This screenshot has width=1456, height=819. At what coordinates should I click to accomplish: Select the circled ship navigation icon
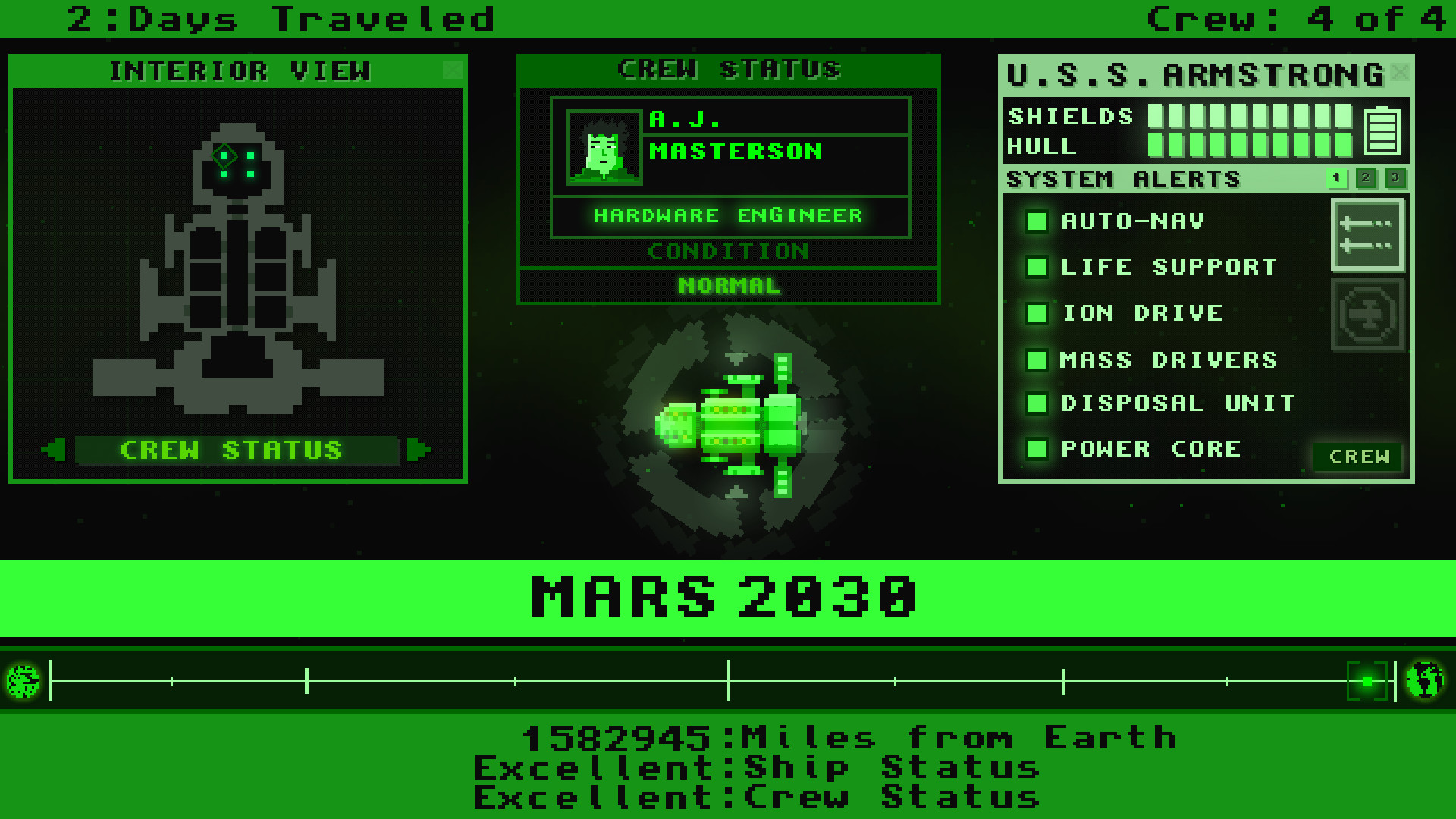tap(1367, 313)
